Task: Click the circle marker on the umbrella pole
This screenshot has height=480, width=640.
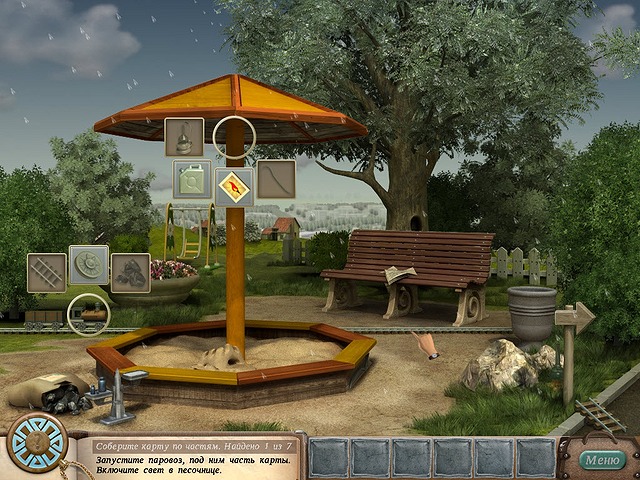Action: (x=236, y=136)
